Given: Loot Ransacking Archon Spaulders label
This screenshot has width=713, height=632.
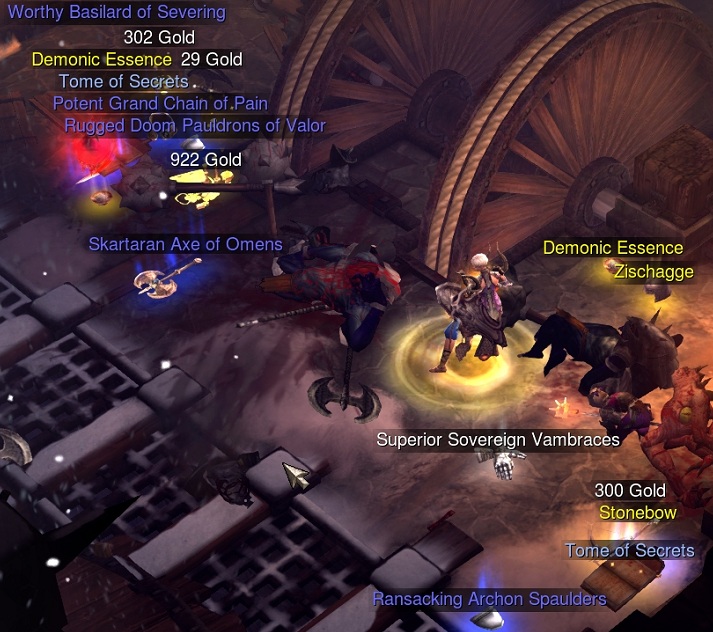Looking at the screenshot, I should coord(489,600).
